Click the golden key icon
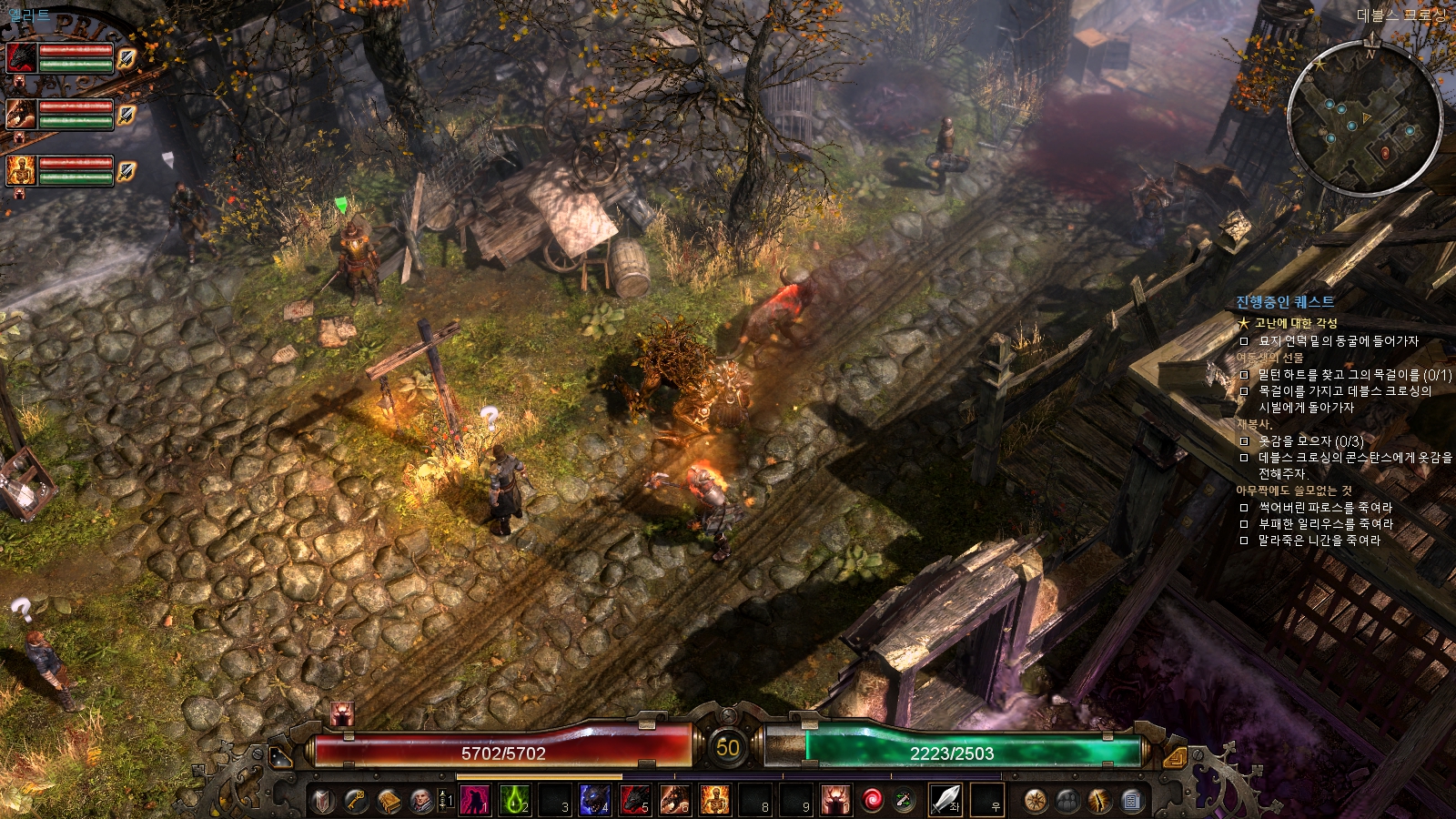Image resolution: width=1456 pixels, height=819 pixels. (x=356, y=801)
